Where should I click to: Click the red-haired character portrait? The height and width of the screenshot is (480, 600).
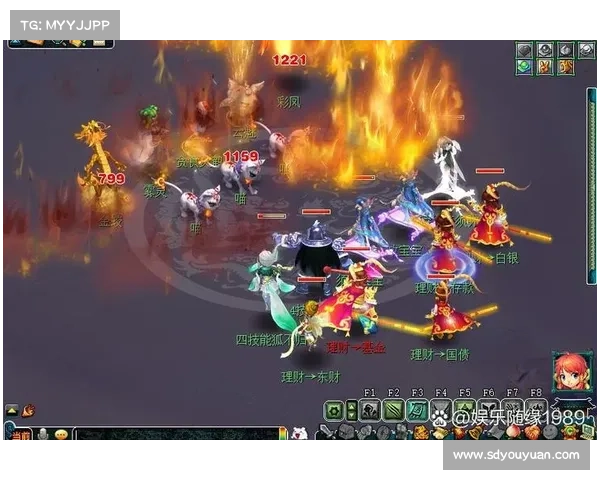[571, 373]
